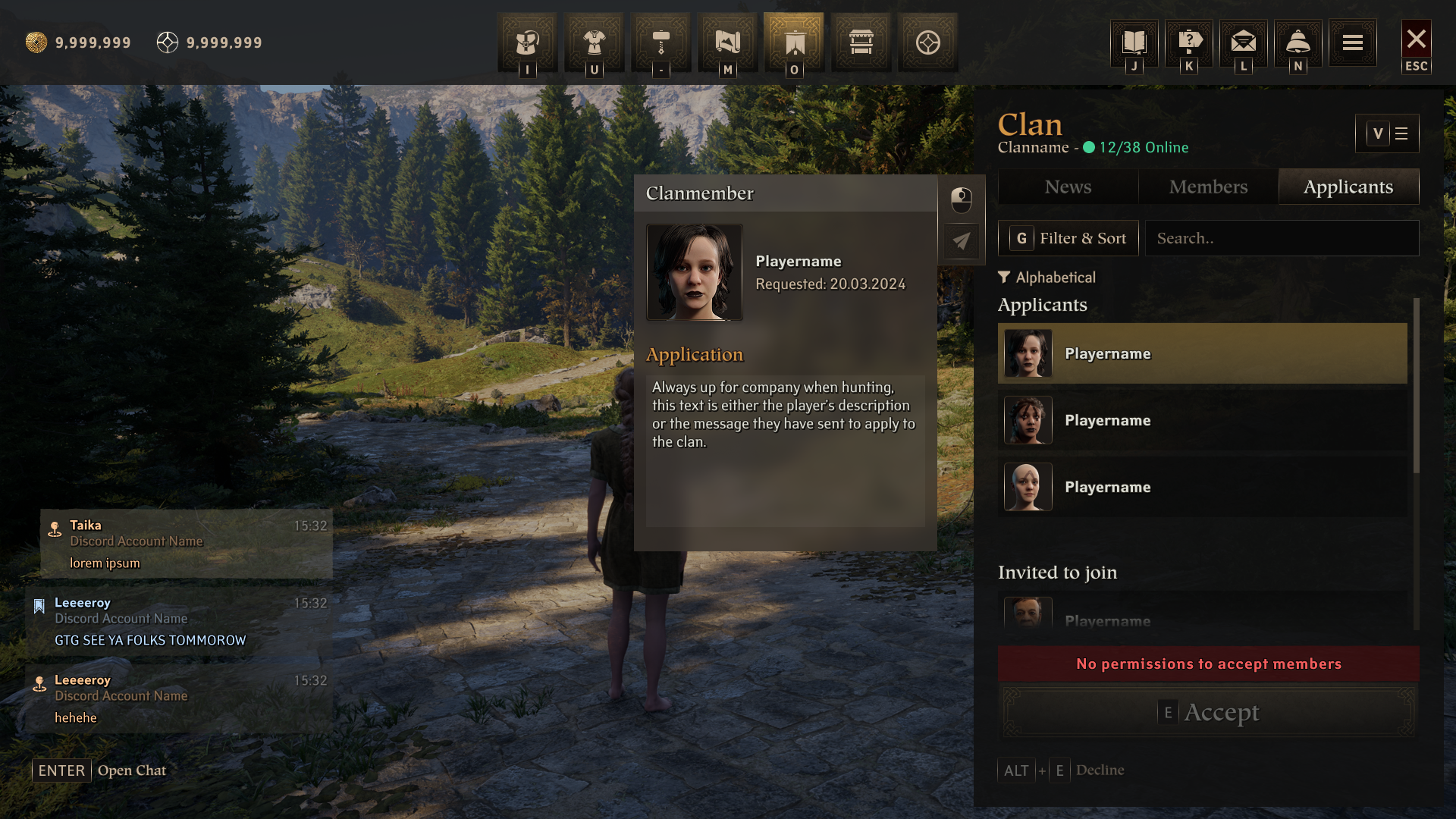Open the map icon in top bar
The image size is (1456, 819).
727,42
